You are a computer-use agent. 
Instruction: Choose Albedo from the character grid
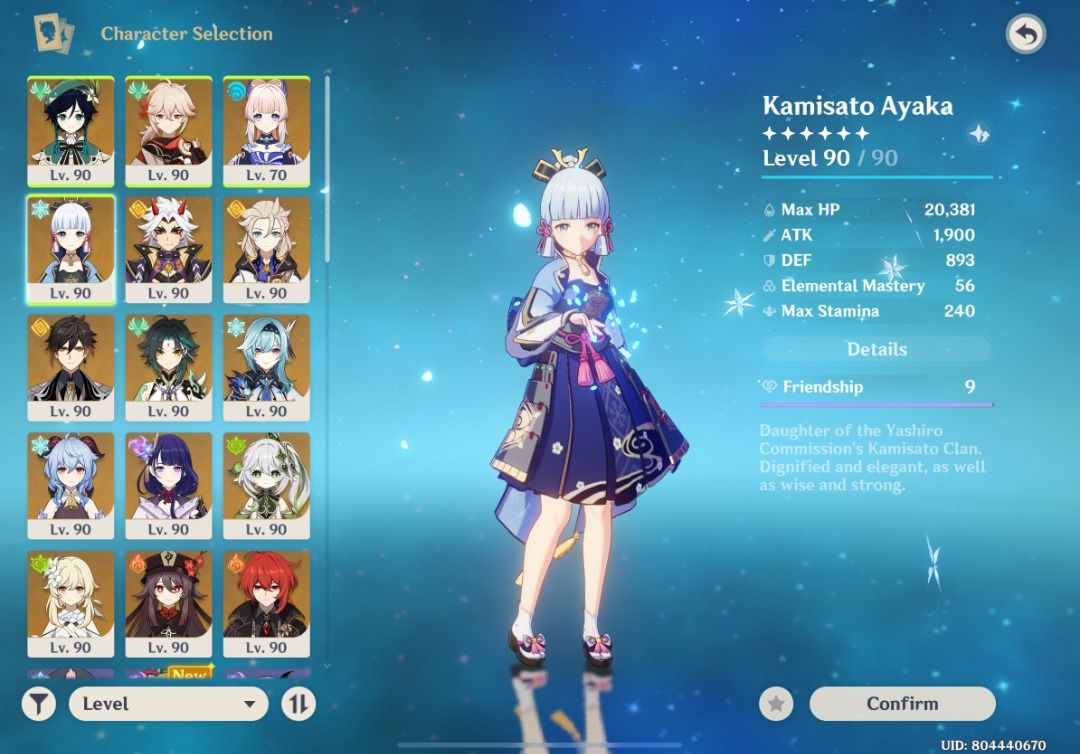click(x=266, y=249)
